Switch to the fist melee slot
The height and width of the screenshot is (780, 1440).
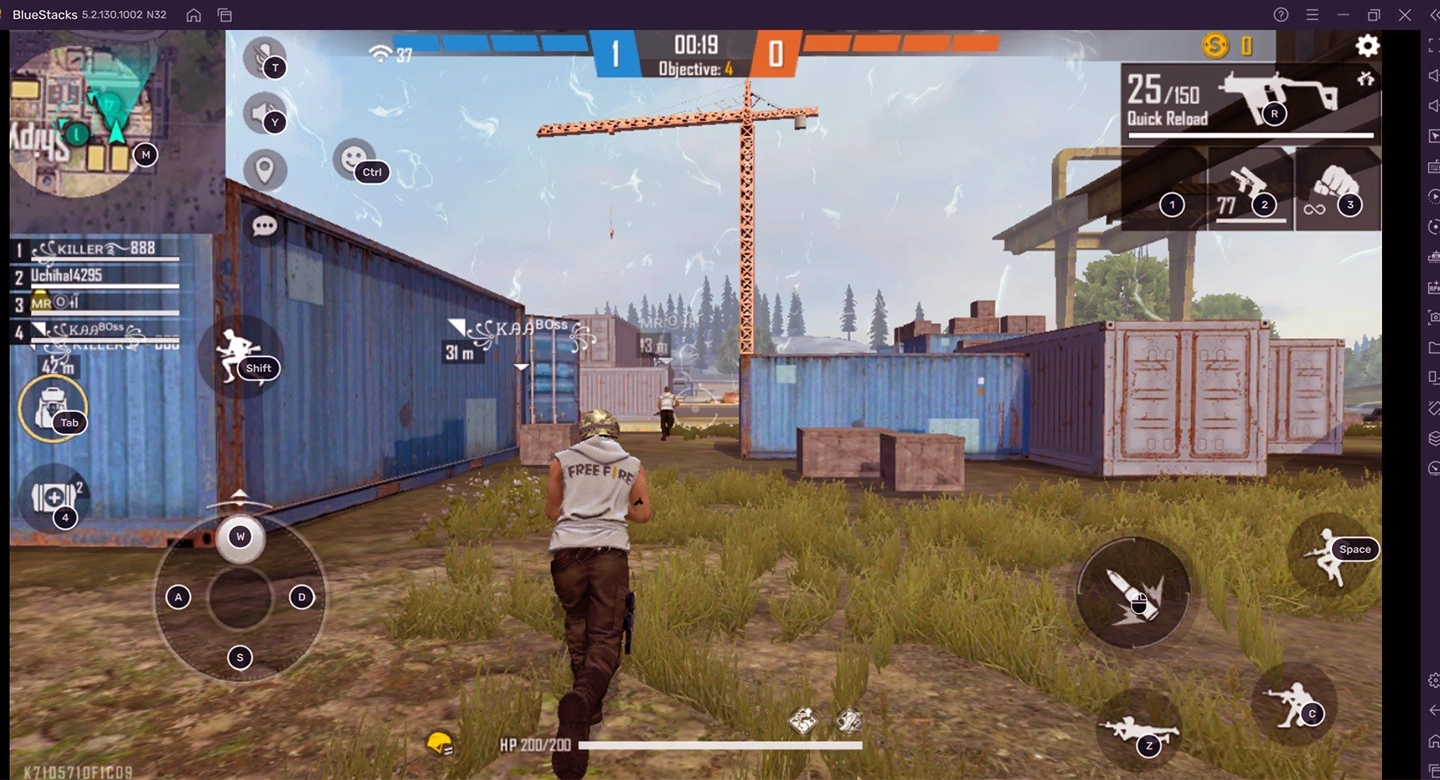click(1337, 190)
